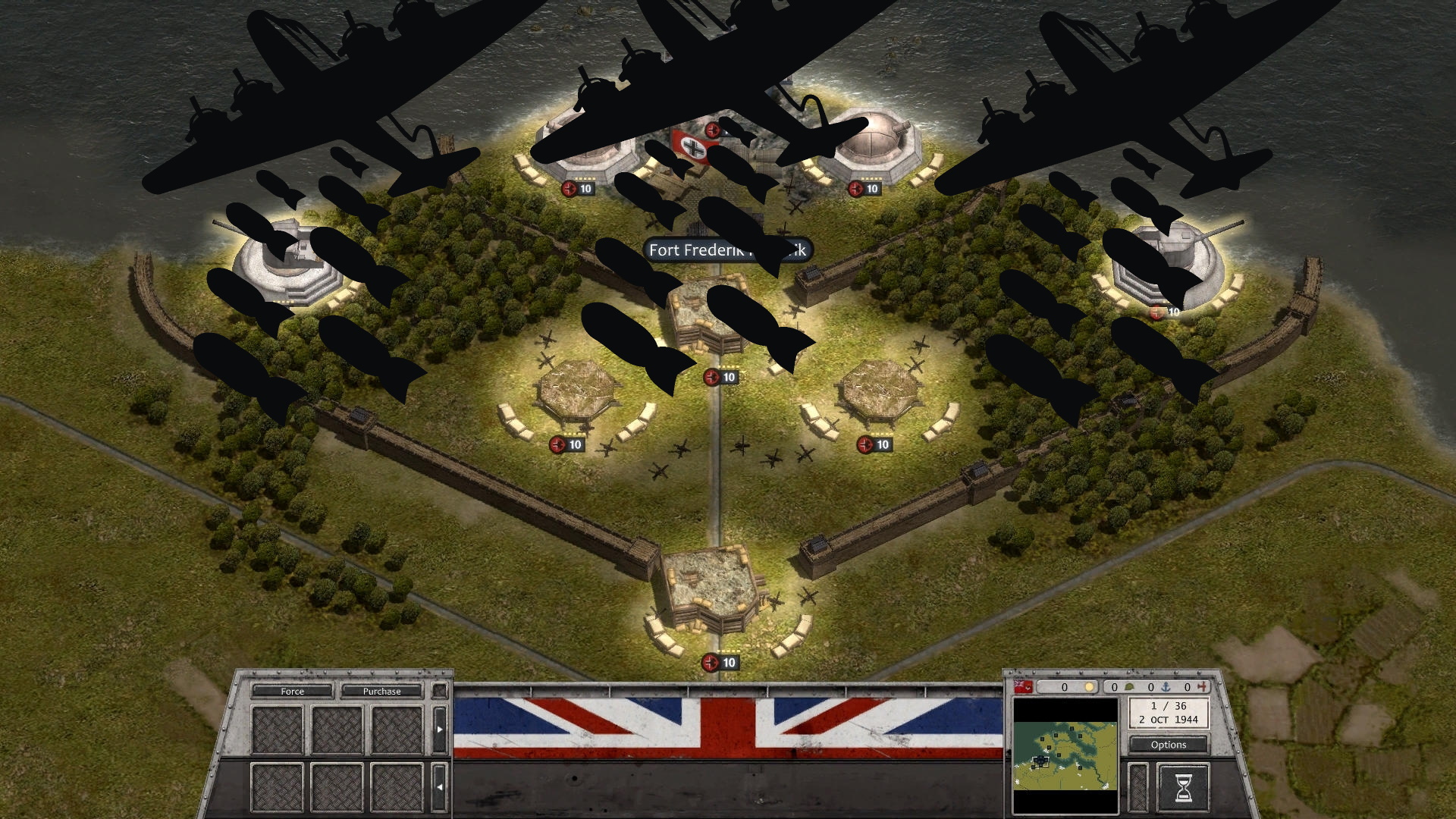Switch to the Purchase tab
Viewport: 1456px width, 819px height.
(x=381, y=691)
